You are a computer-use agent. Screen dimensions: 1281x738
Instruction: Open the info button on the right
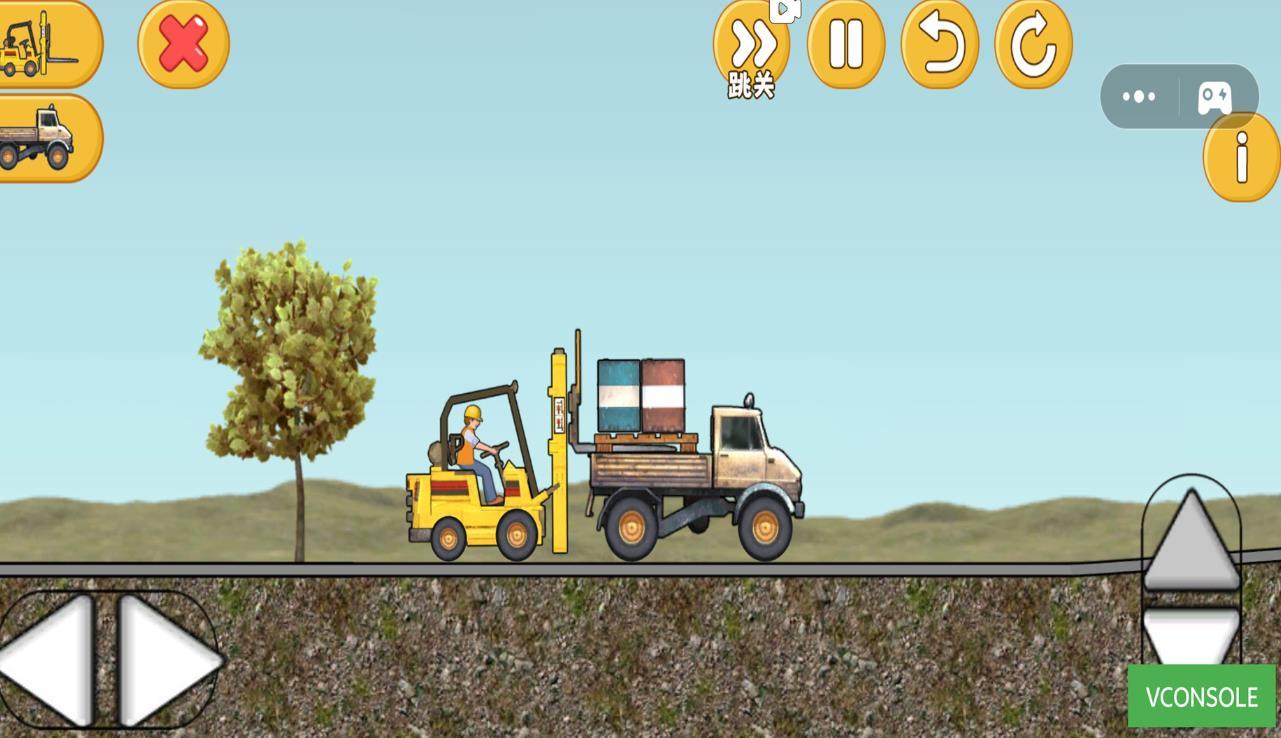(x=1240, y=158)
